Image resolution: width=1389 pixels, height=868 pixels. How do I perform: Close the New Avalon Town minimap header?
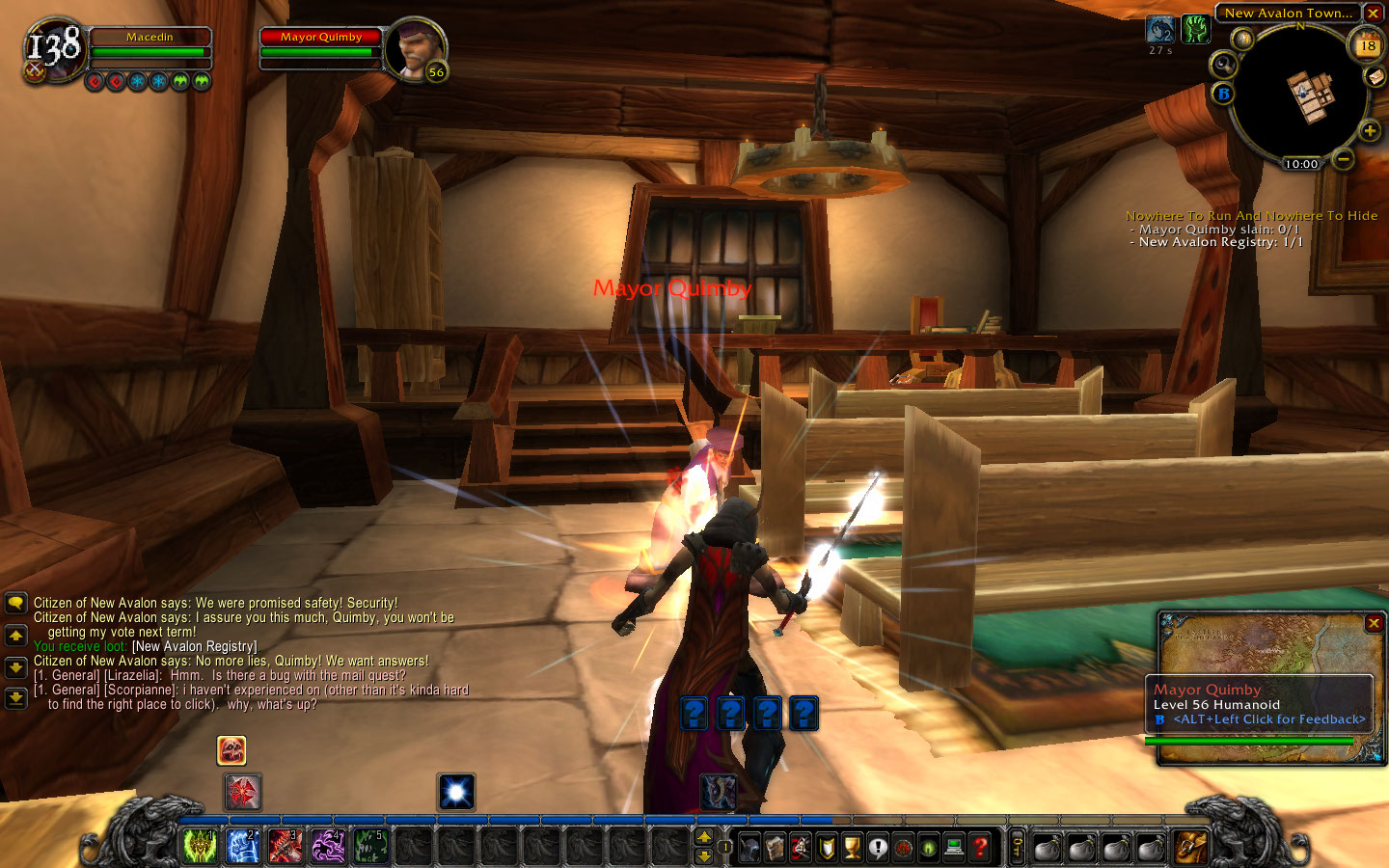[x=1373, y=14]
